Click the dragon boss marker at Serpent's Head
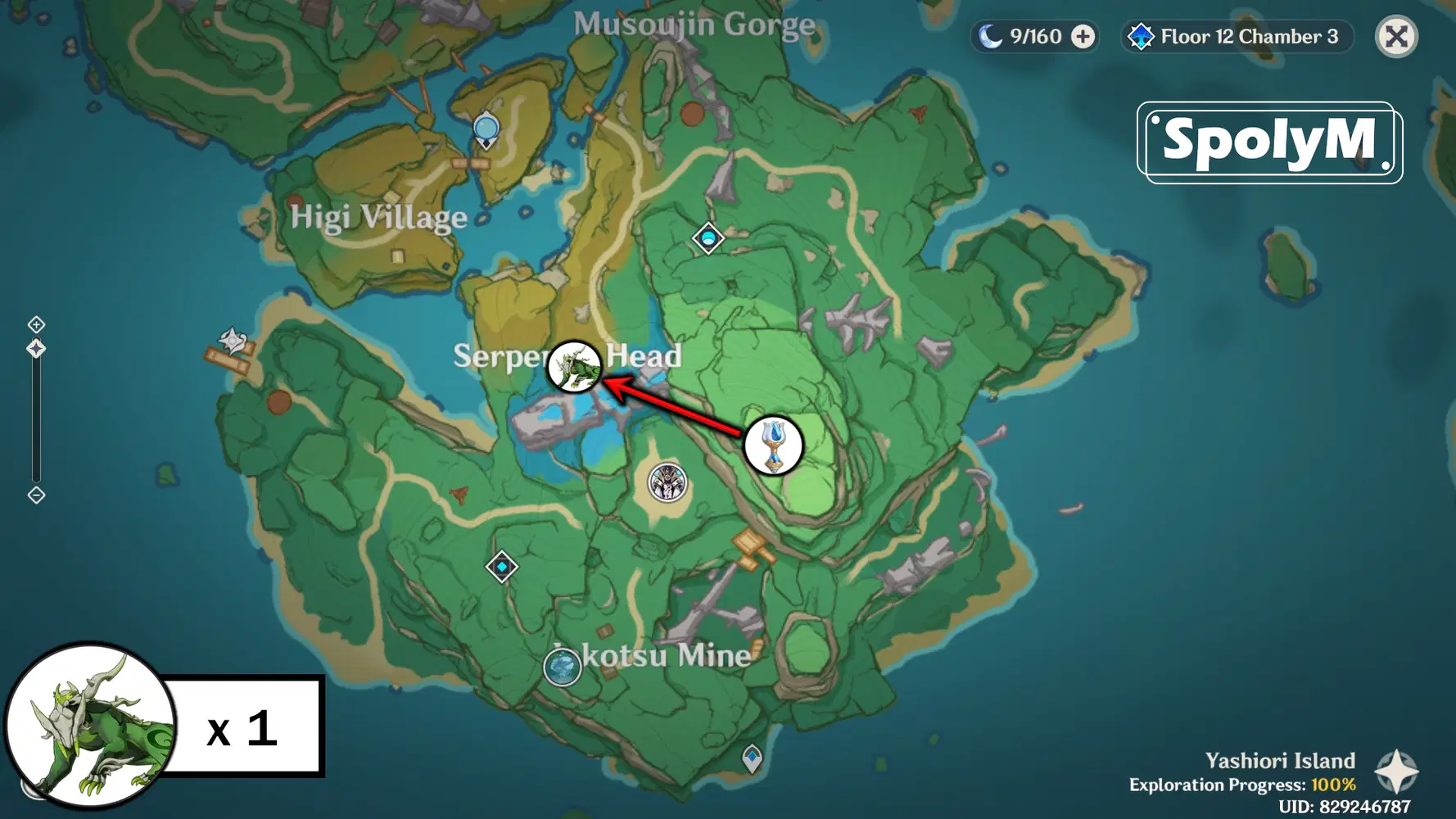Image resolution: width=1456 pixels, height=819 pixels. click(576, 368)
